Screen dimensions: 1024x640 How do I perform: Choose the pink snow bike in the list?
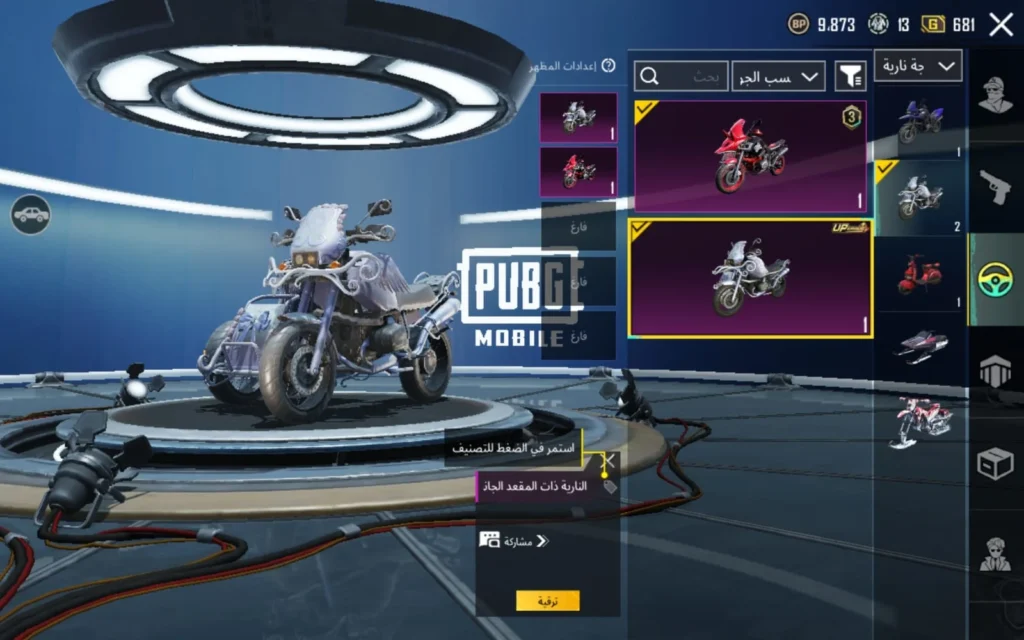click(919, 420)
